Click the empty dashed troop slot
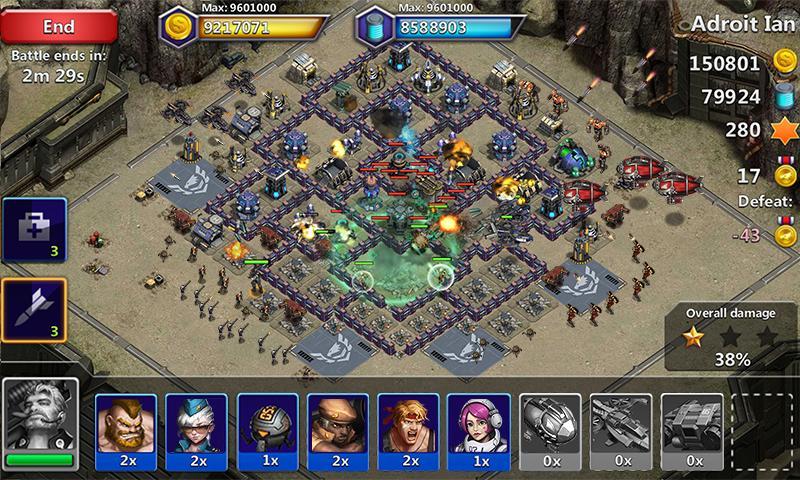The image size is (800, 480). click(762, 427)
